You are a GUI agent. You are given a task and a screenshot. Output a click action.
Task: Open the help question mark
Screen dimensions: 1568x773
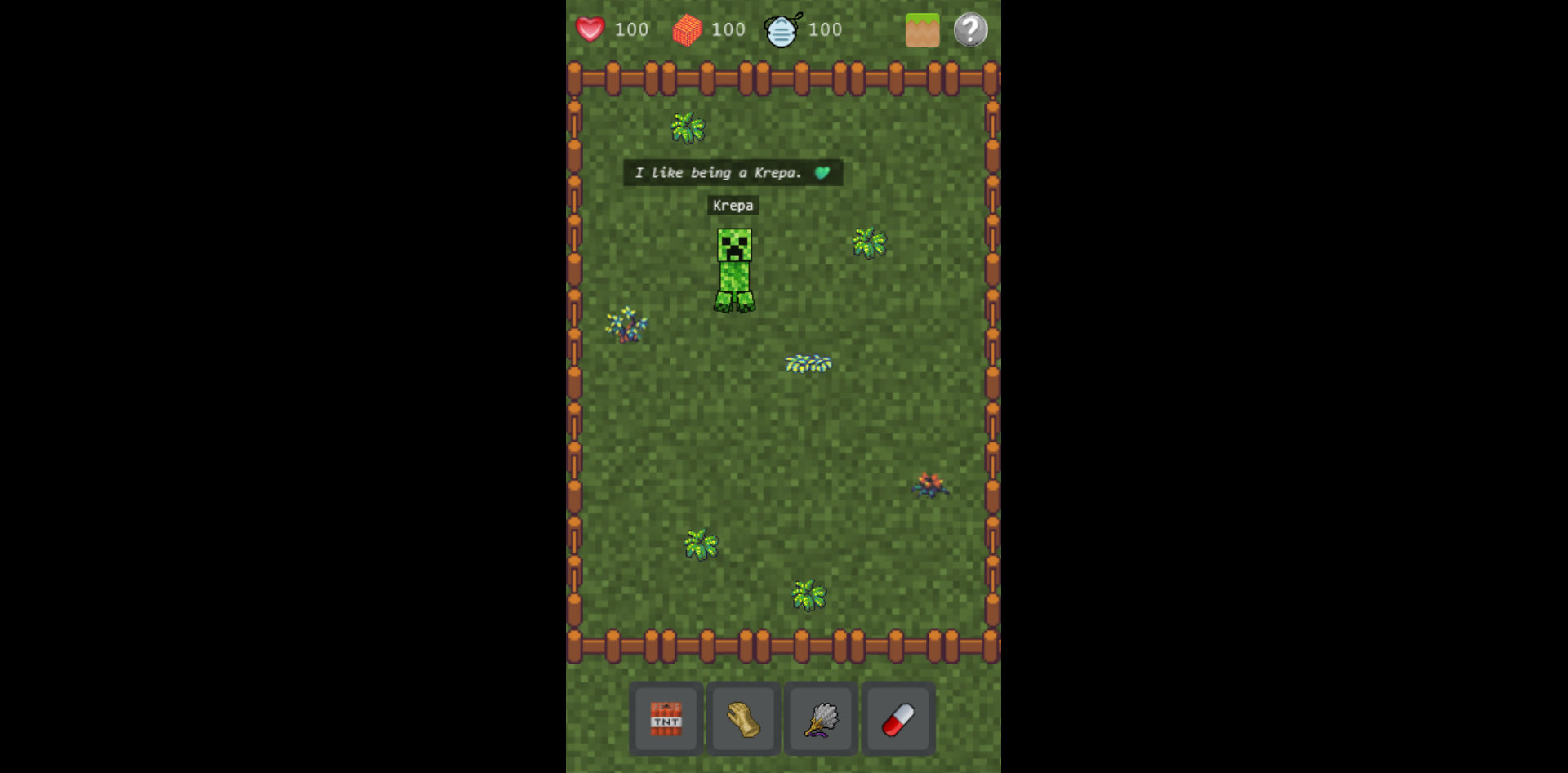(x=970, y=29)
